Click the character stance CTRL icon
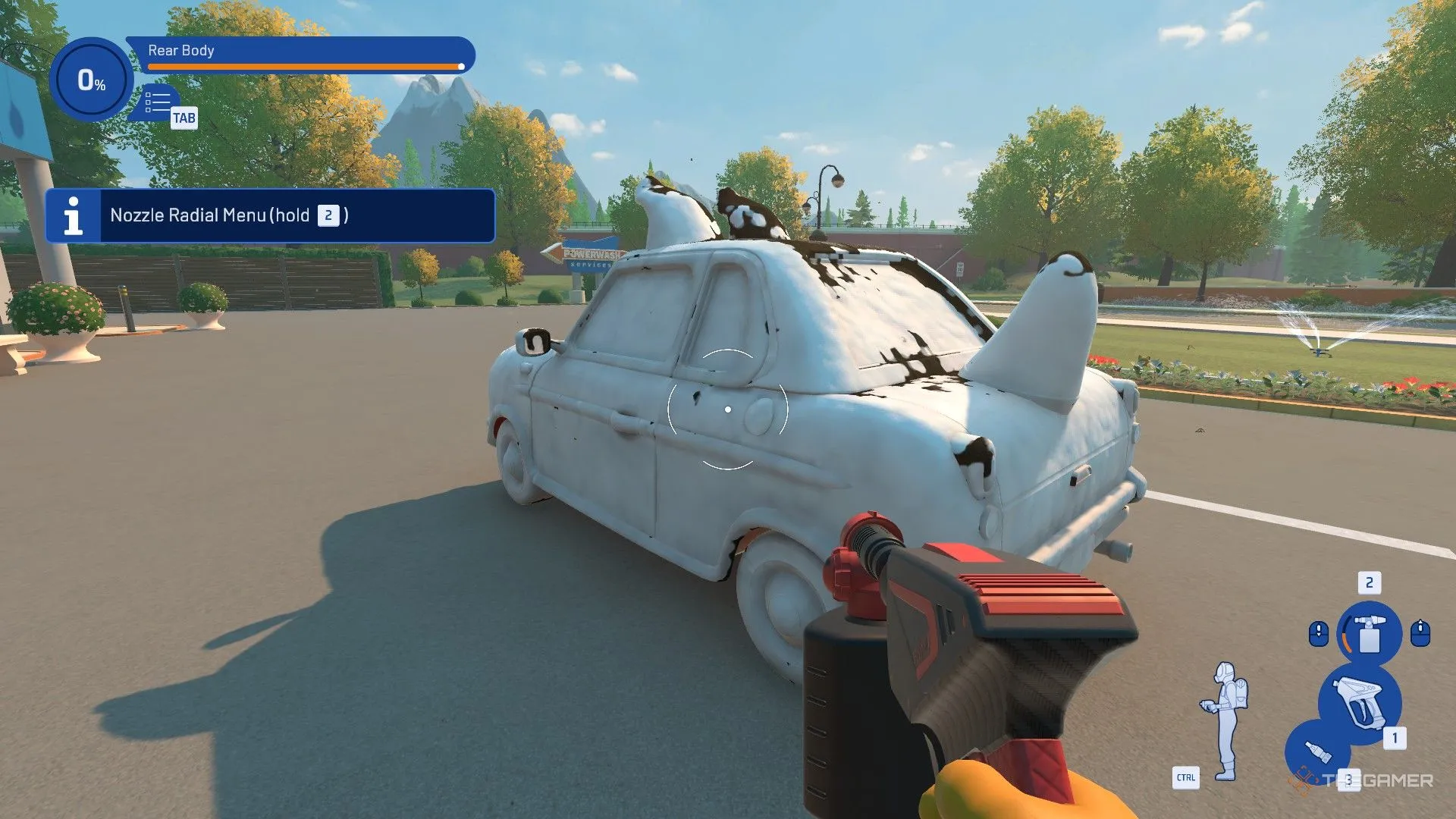The width and height of the screenshot is (1456, 819). pyautogui.click(x=1186, y=777)
